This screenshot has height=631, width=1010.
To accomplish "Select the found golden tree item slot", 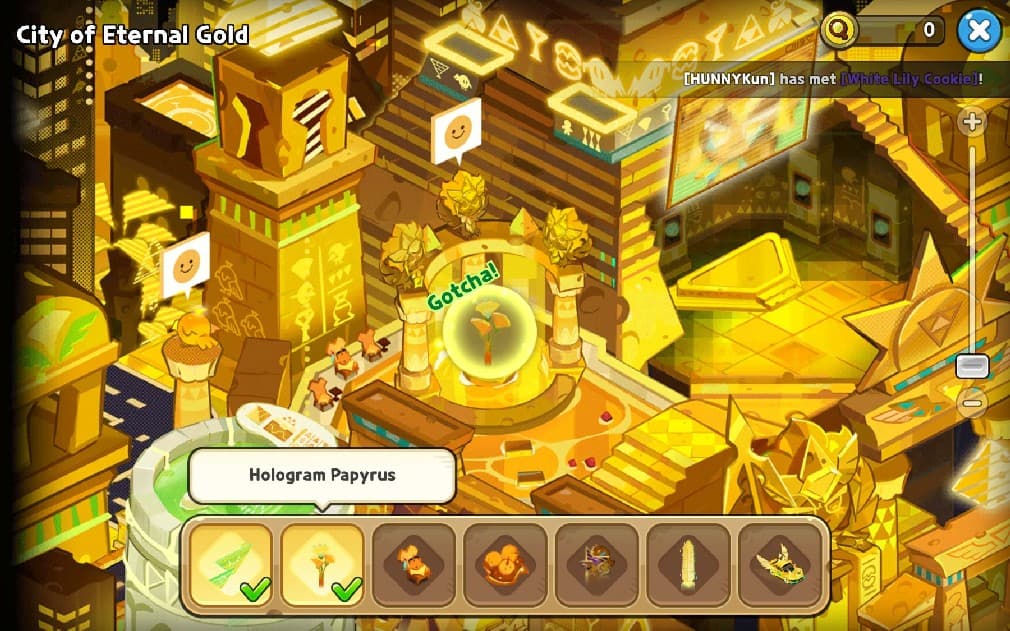I will 322,565.
